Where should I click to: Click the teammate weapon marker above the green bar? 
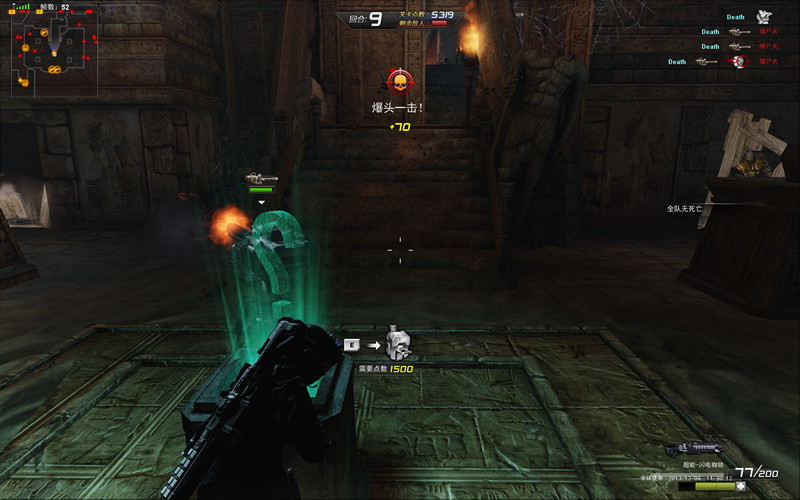261,178
